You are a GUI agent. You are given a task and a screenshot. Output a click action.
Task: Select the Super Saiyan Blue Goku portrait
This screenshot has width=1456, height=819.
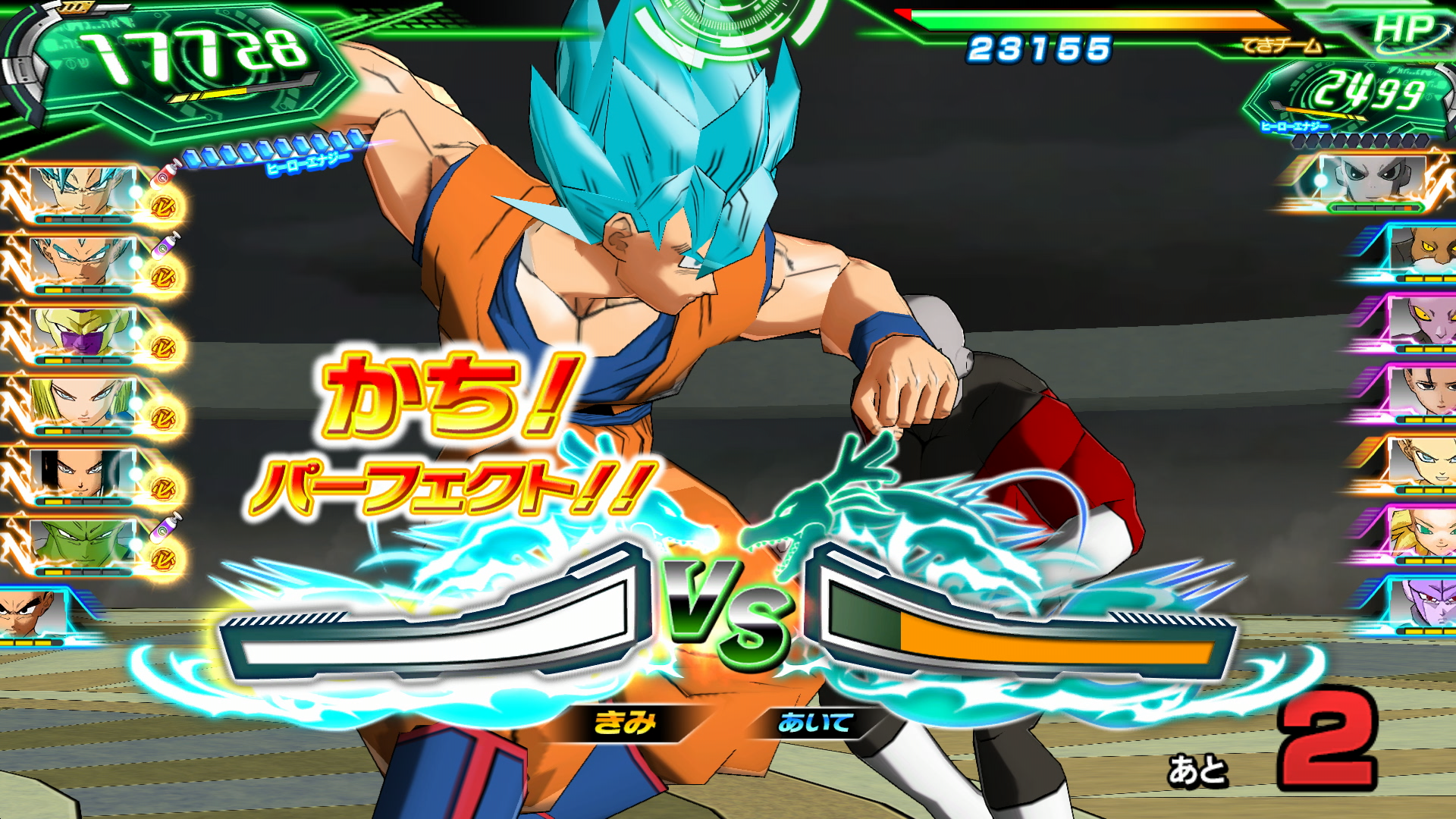click(82, 191)
